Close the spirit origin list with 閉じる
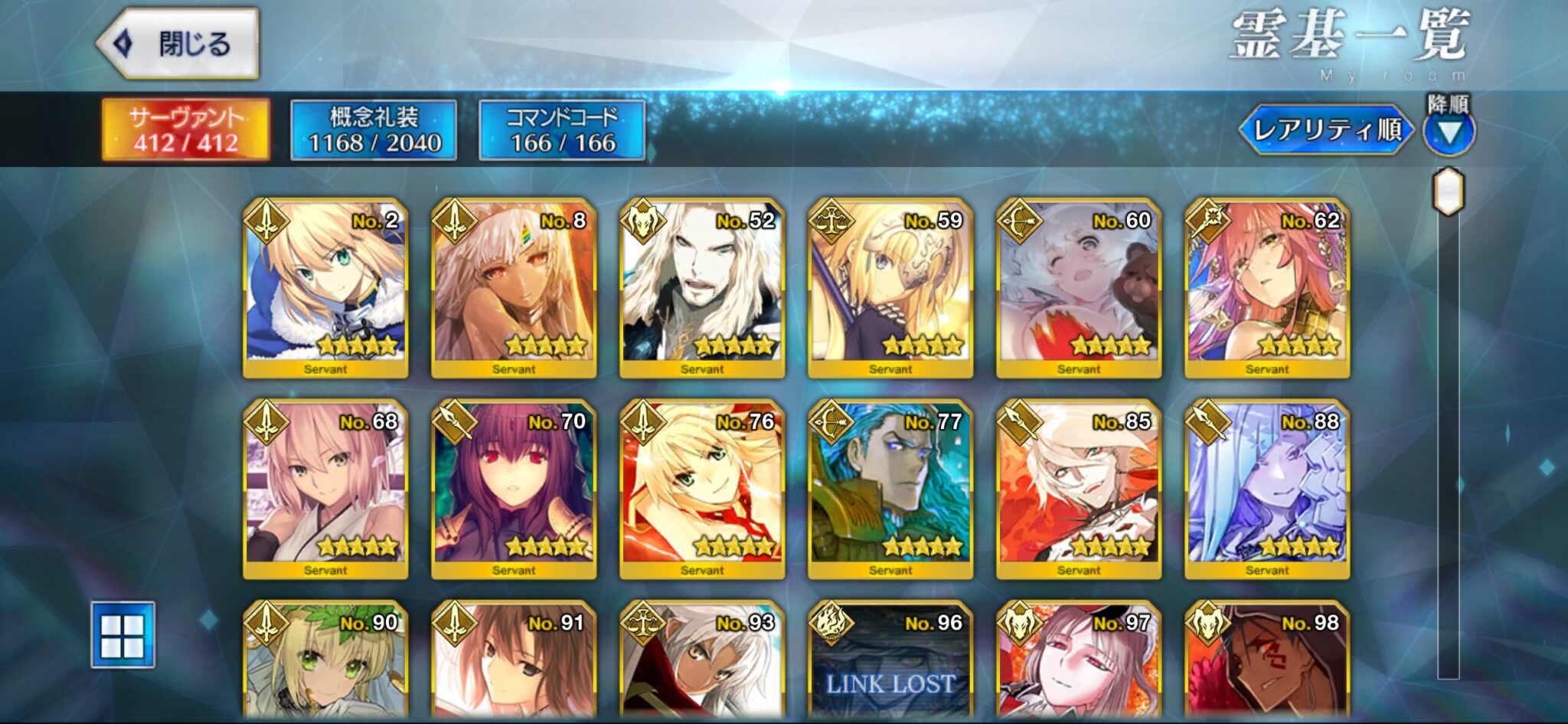 (x=178, y=44)
